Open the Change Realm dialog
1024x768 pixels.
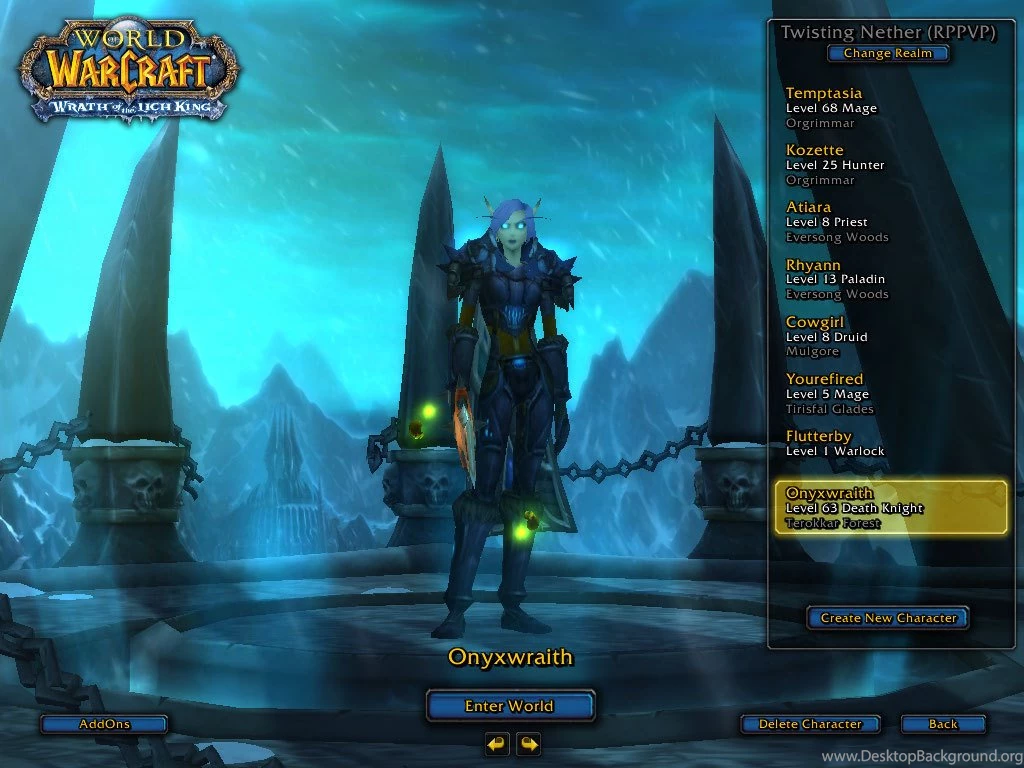888,54
